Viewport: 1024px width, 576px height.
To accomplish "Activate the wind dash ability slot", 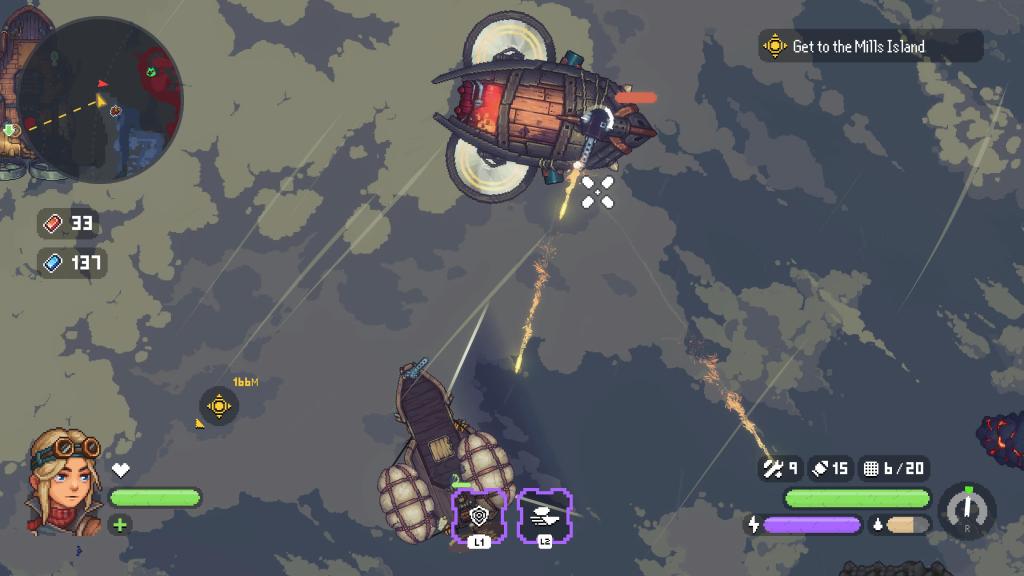I will point(544,515).
